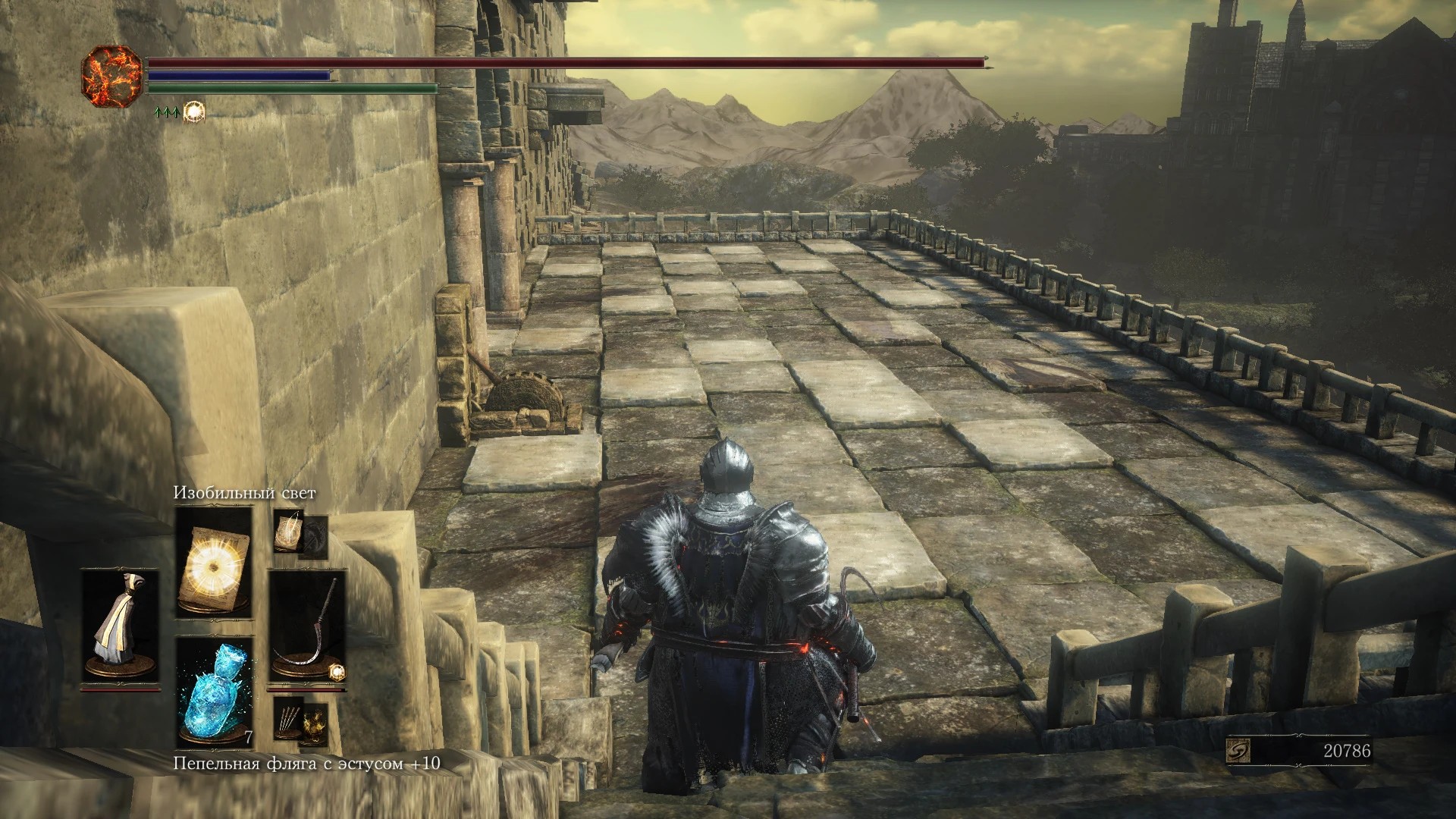
Task: Select the next-spell scroll preview slot
Action: coord(290,529)
